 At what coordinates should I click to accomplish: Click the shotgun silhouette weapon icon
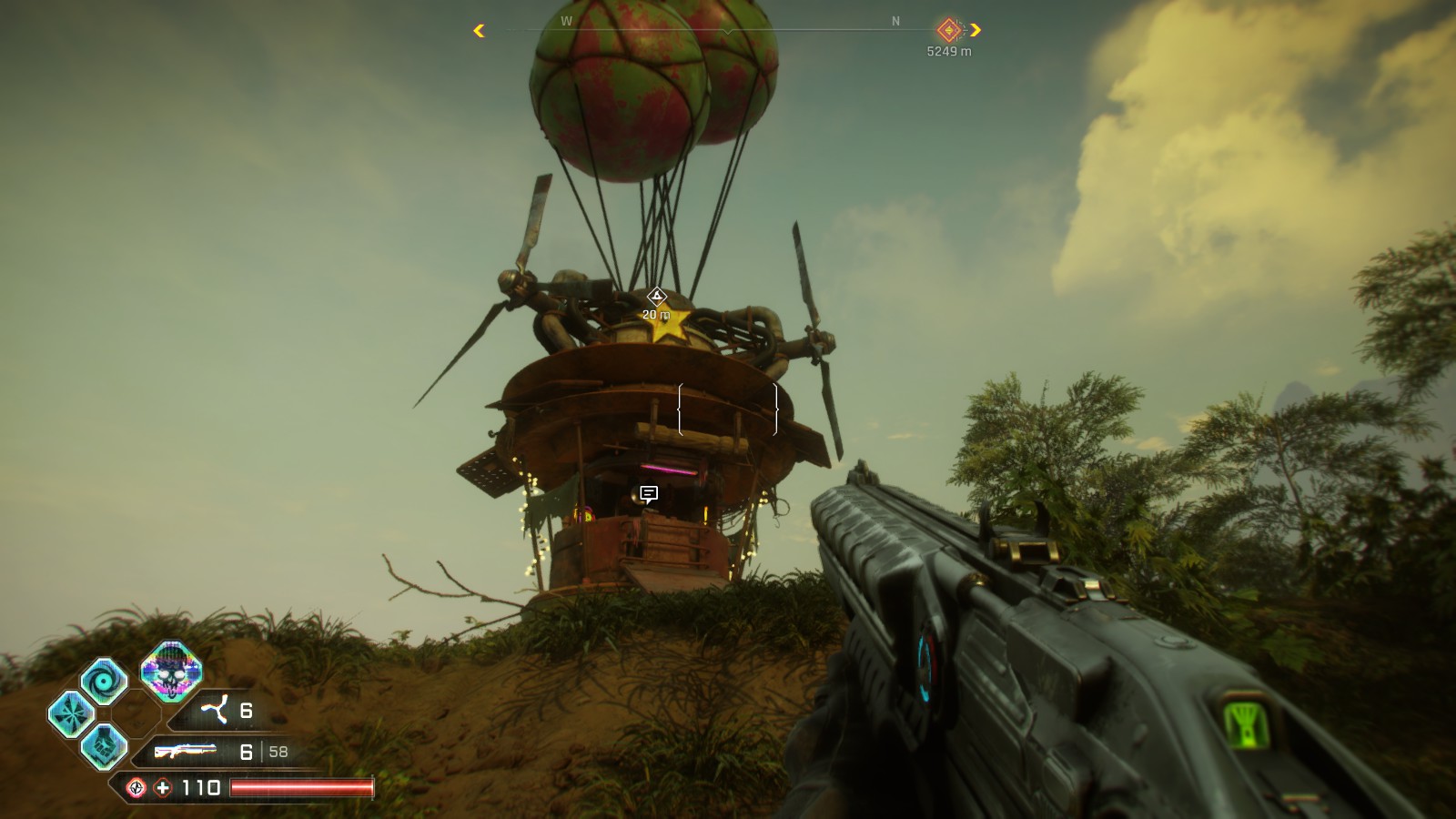(x=186, y=751)
